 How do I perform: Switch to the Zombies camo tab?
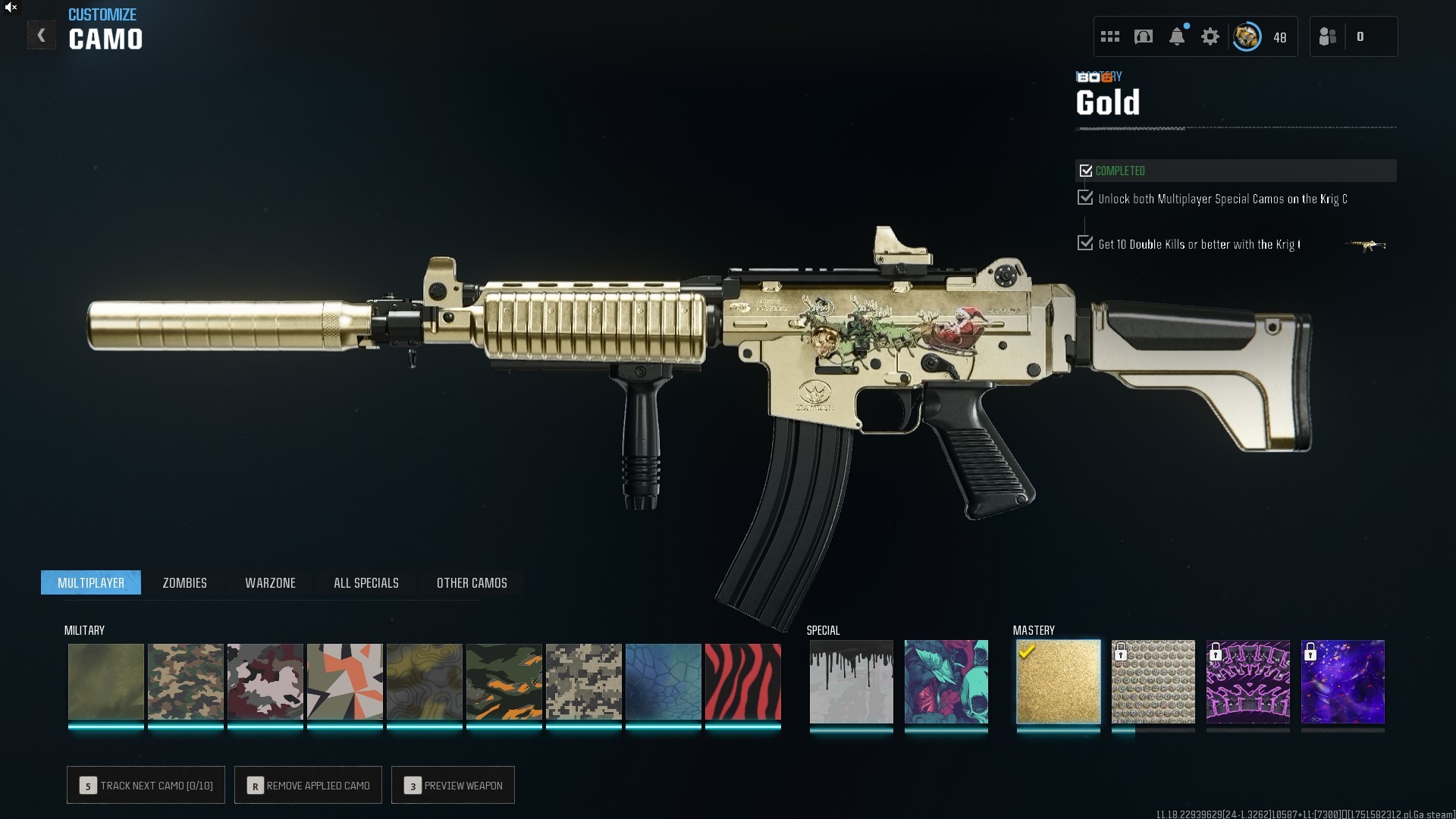[184, 582]
